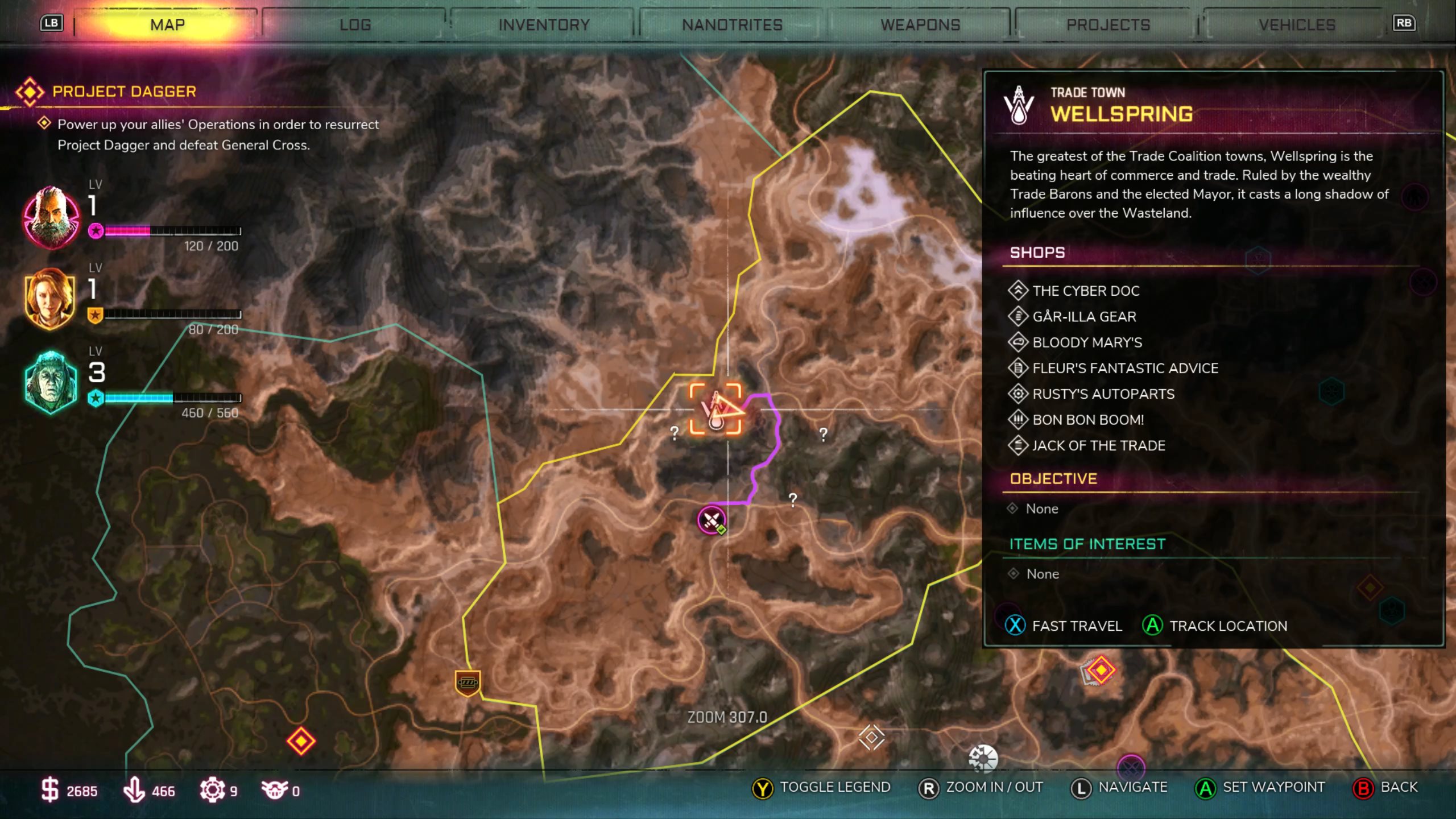Switch to the Log tab
Viewport: 1456px width, 819px height.
355,25
